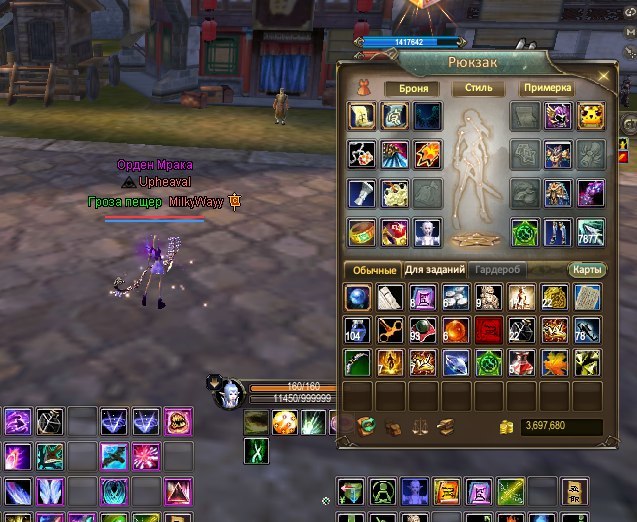Show the Обычные items tab
Viewport: 637px width, 522px height.
point(372,271)
